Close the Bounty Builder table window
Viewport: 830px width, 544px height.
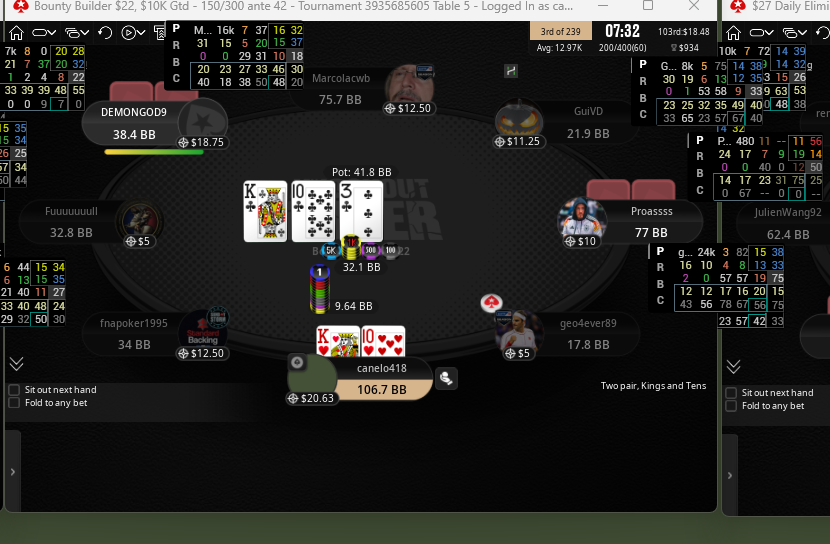694,6
